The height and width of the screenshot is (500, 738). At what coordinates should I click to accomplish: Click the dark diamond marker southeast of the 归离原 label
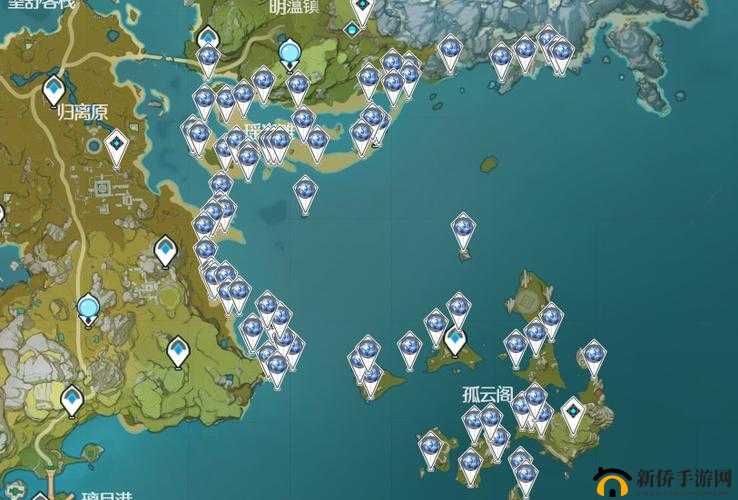(x=117, y=146)
